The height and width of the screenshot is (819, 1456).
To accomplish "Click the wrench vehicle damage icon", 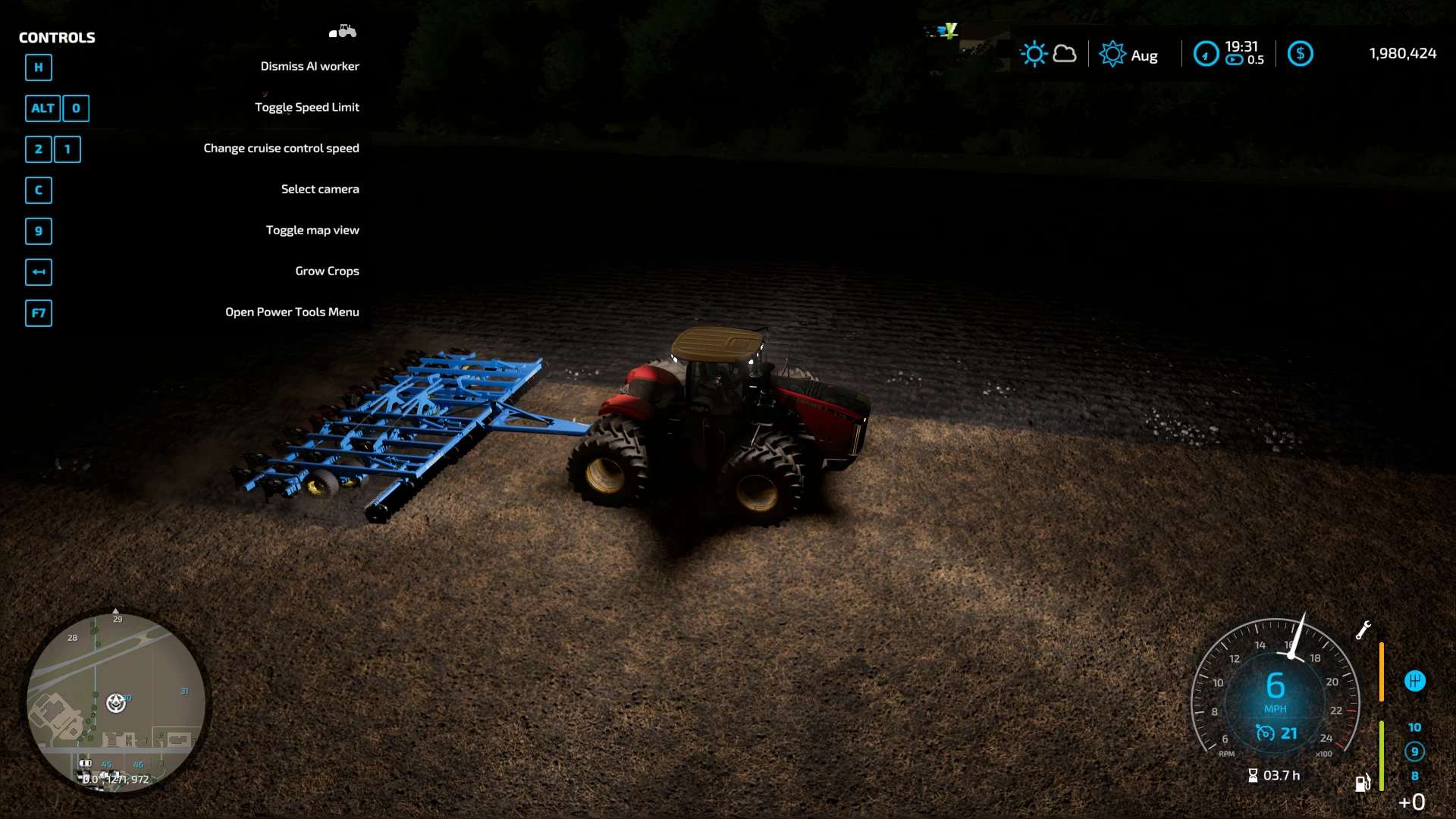I will [x=1363, y=630].
